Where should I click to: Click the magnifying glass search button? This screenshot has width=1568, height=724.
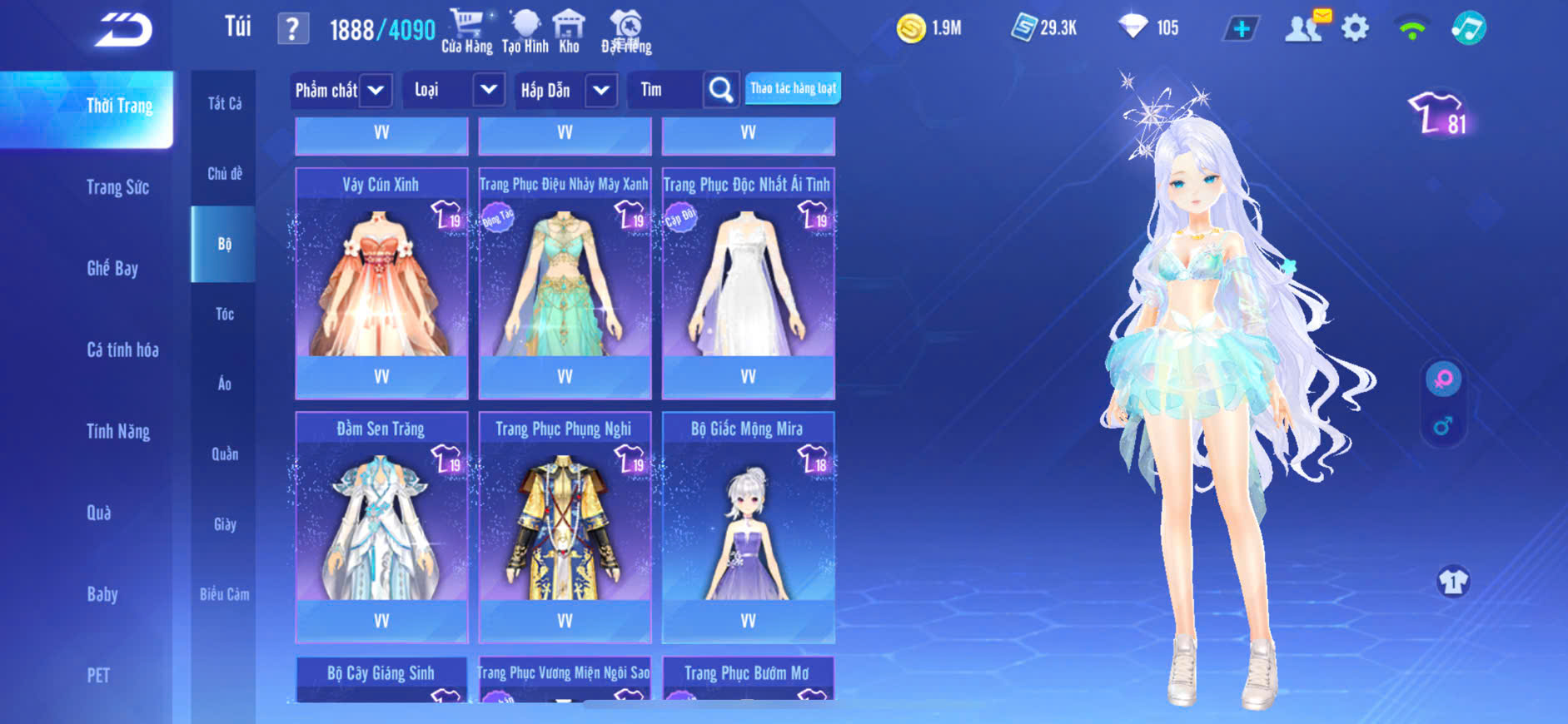point(721,90)
